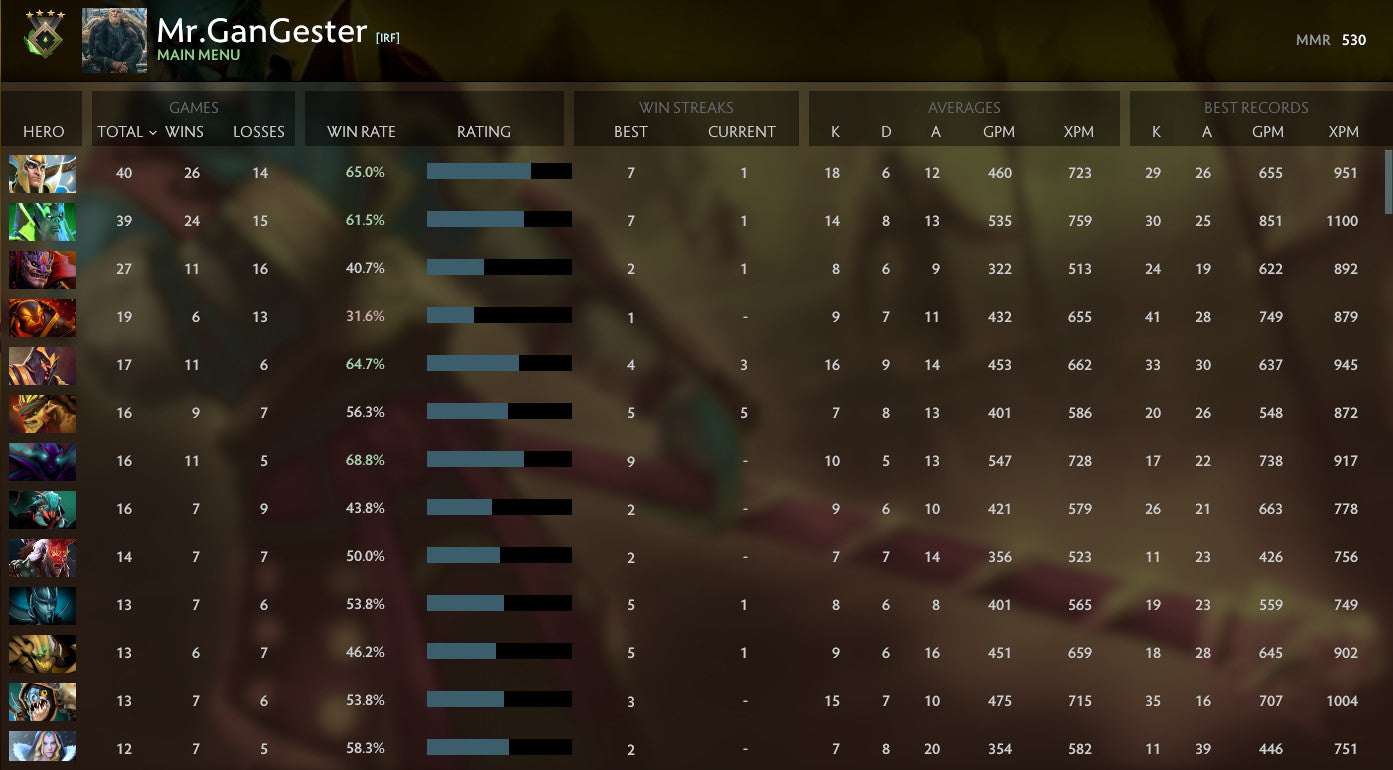Open the TOTAL column sort dropdown

pyautogui.click(x=121, y=131)
